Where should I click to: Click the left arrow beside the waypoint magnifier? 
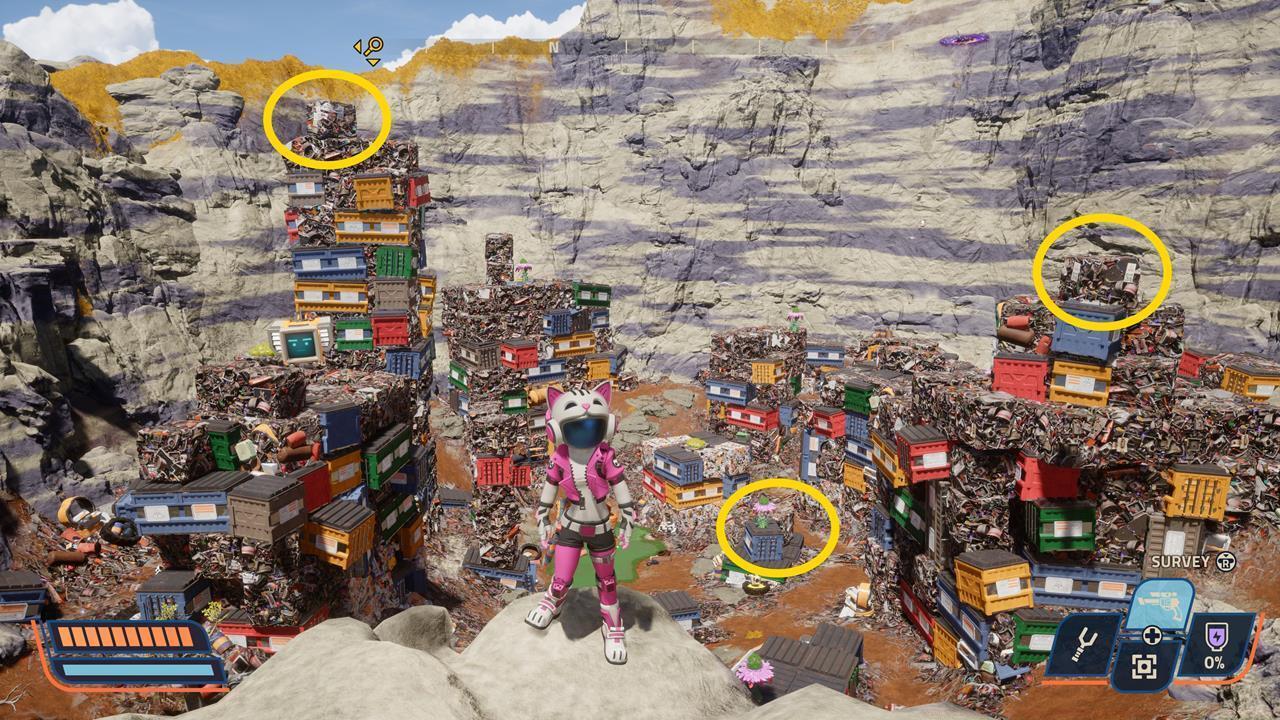(357, 47)
